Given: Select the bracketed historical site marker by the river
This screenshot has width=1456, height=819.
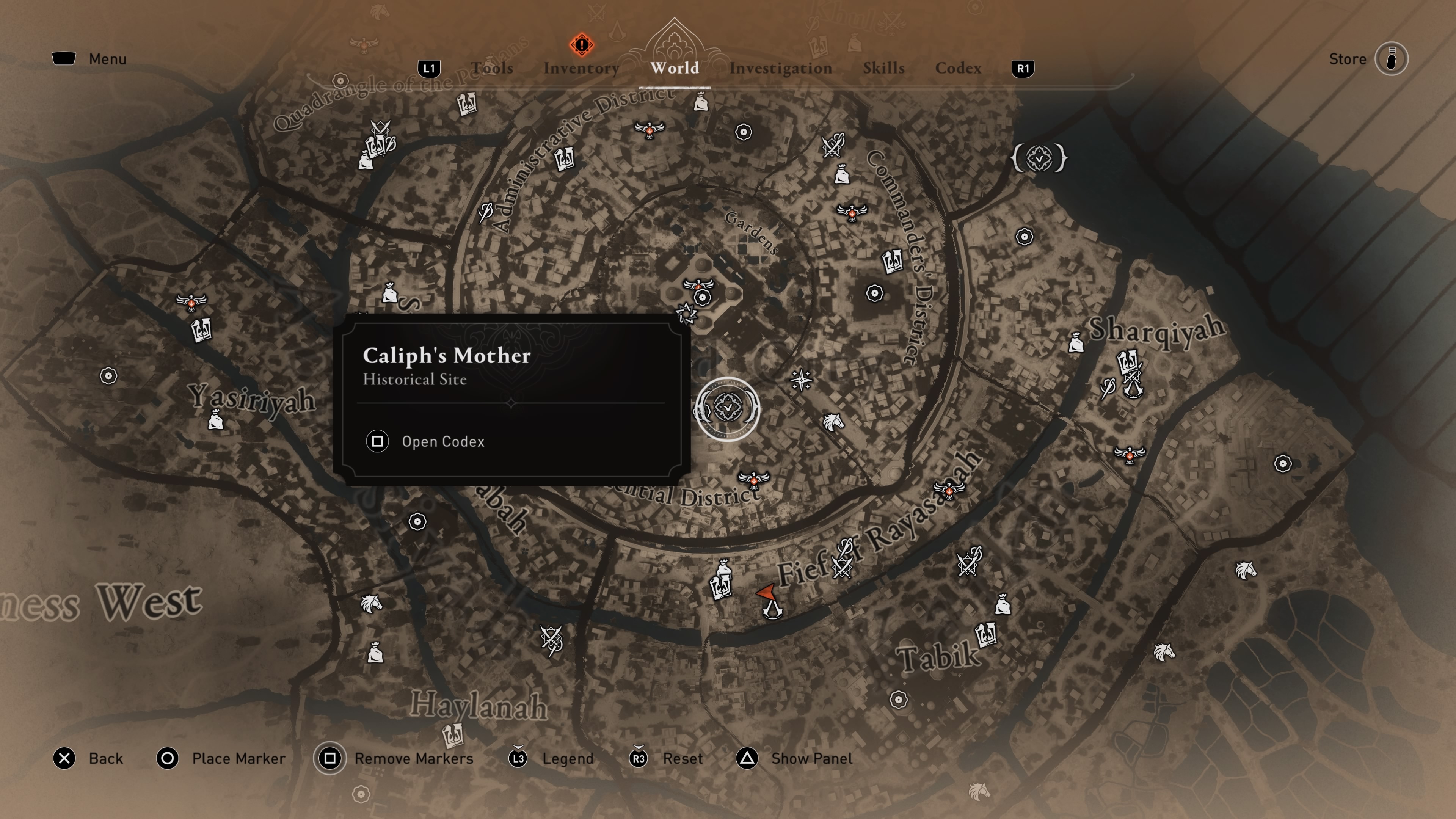Looking at the screenshot, I should coord(1039,158).
